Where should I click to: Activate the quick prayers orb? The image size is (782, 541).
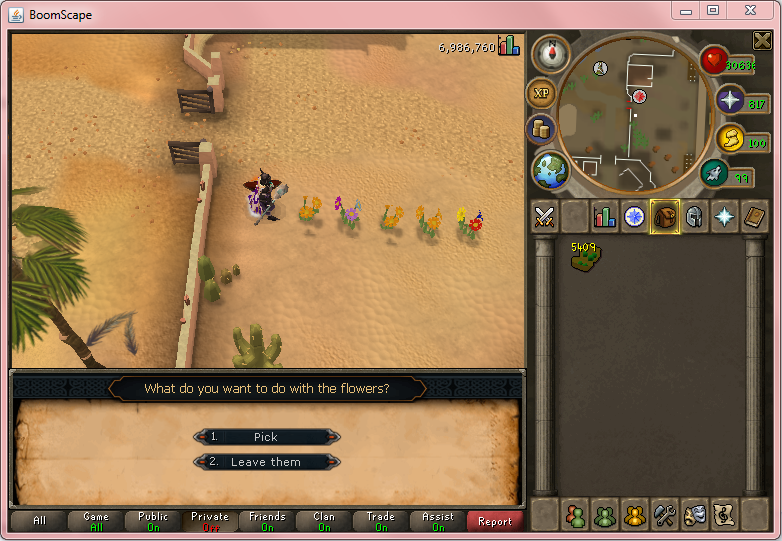pyautogui.click(x=730, y=100)
